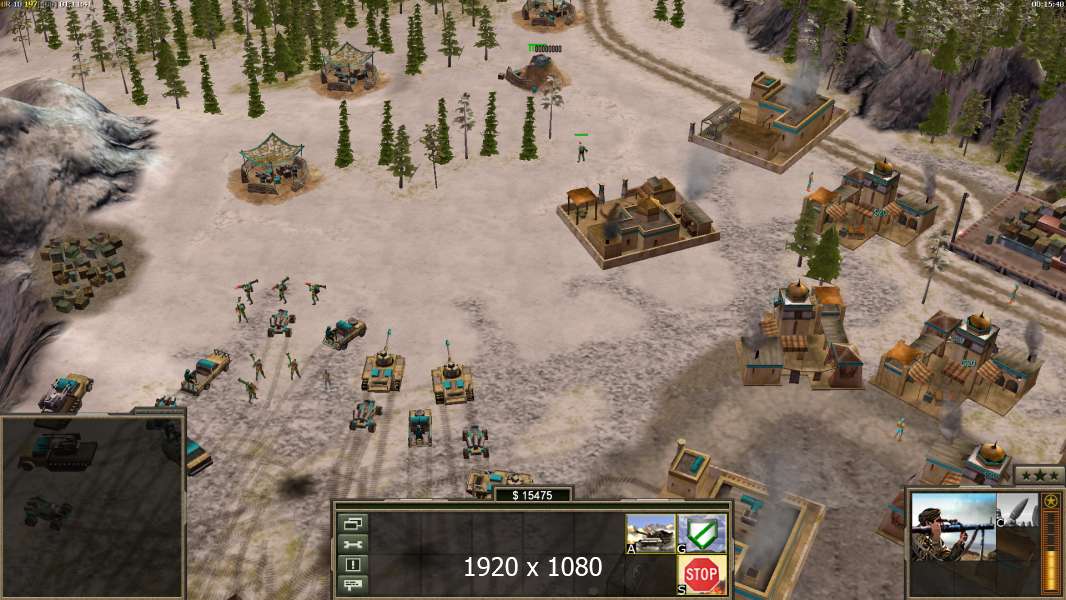Open the chat message button in command bar

click(354, 583)
